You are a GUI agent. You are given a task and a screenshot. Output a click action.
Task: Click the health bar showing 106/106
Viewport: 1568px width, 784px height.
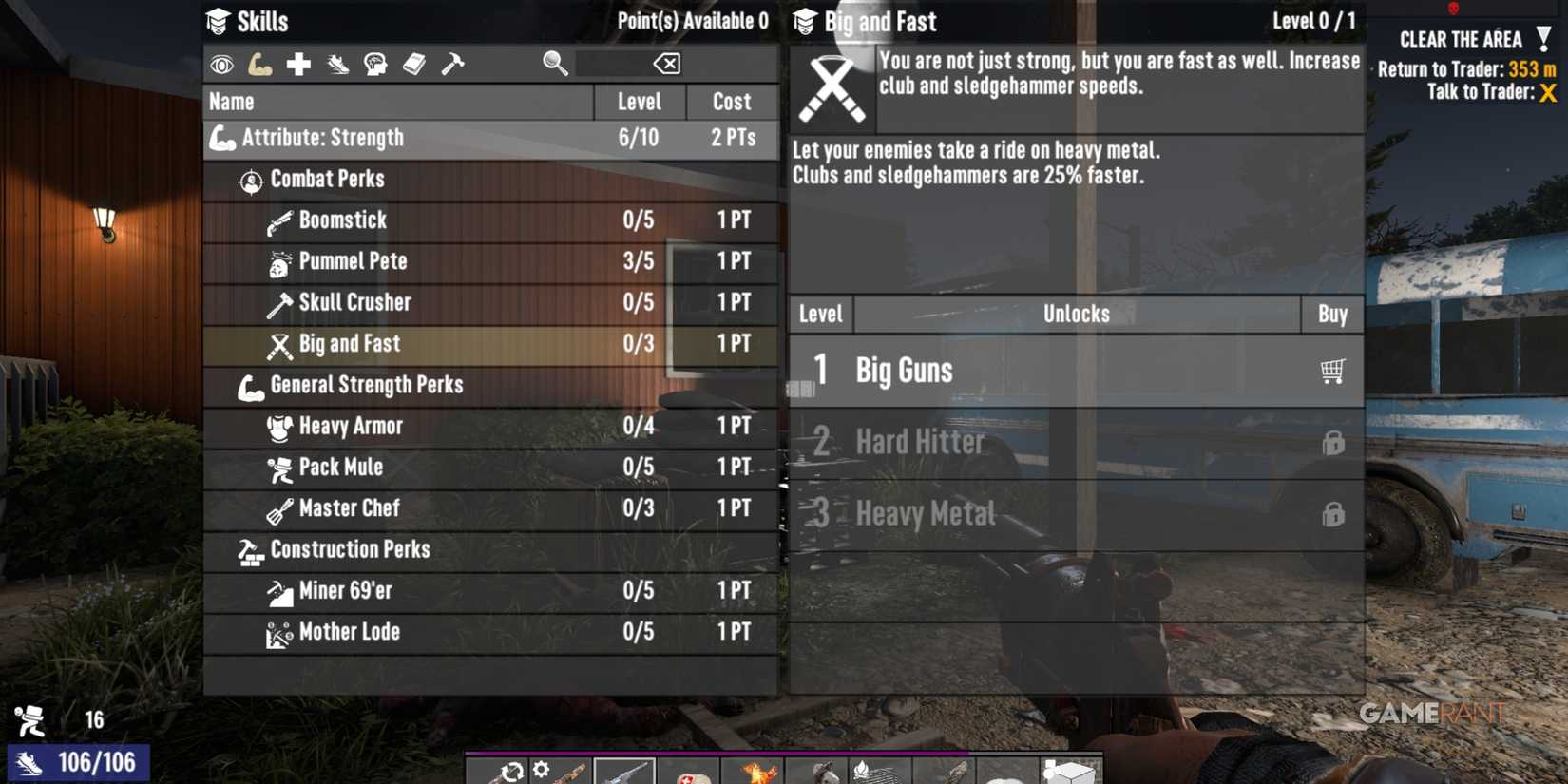[x=79, y=760]
